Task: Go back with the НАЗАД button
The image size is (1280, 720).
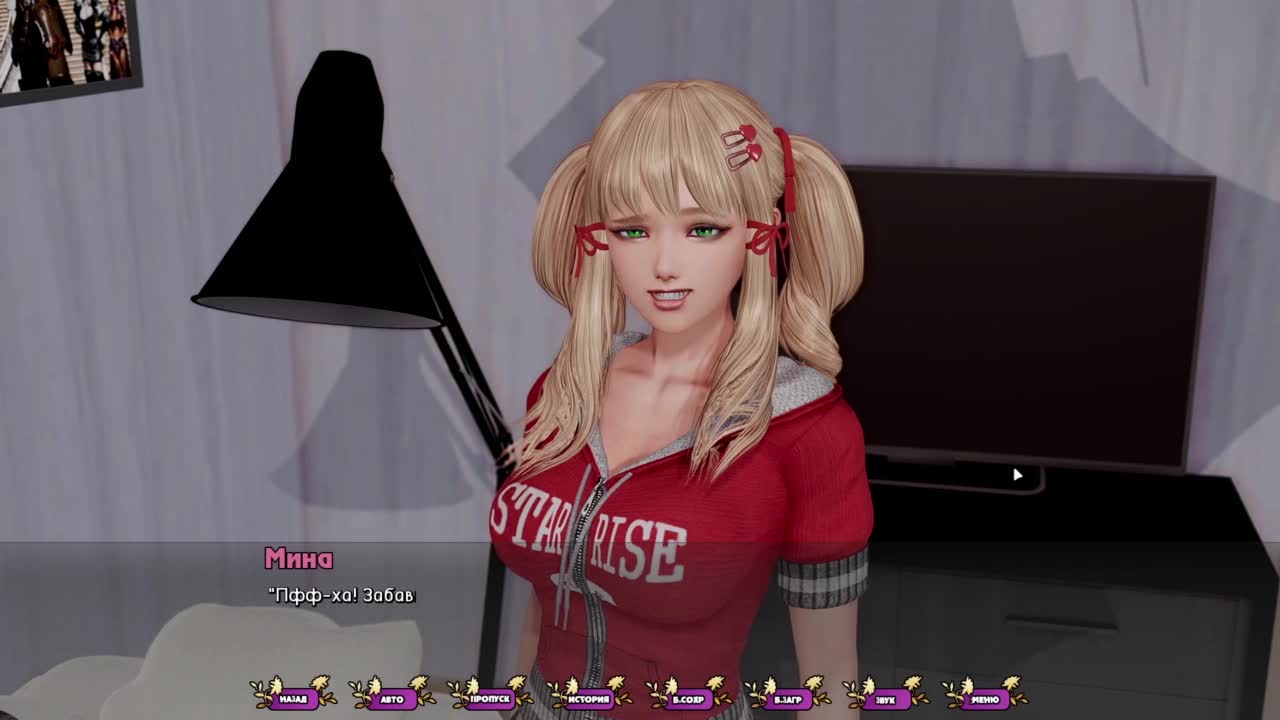Action: tap(293, 699)
